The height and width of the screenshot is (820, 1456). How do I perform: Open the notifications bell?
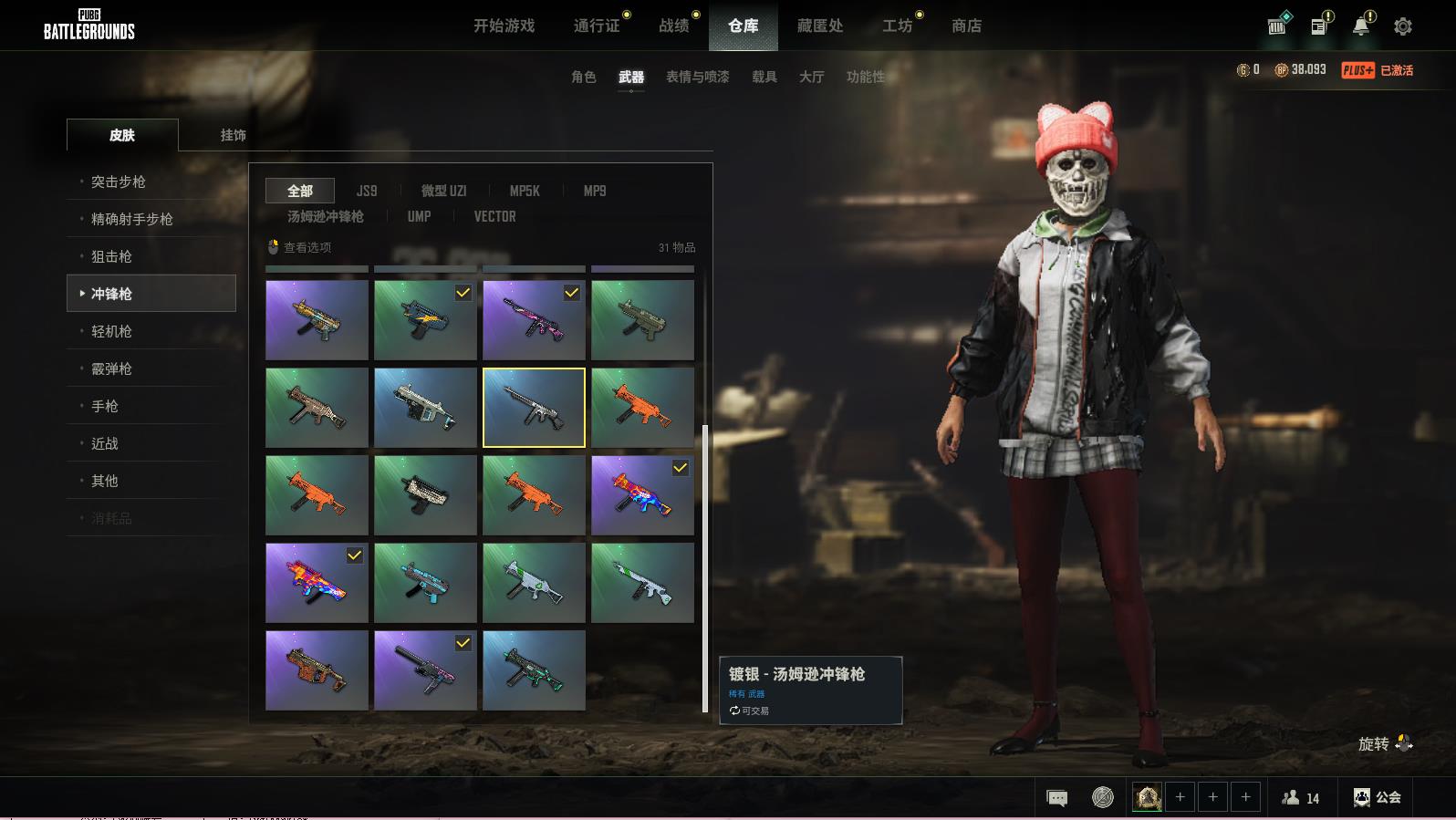pos(1361,26)
